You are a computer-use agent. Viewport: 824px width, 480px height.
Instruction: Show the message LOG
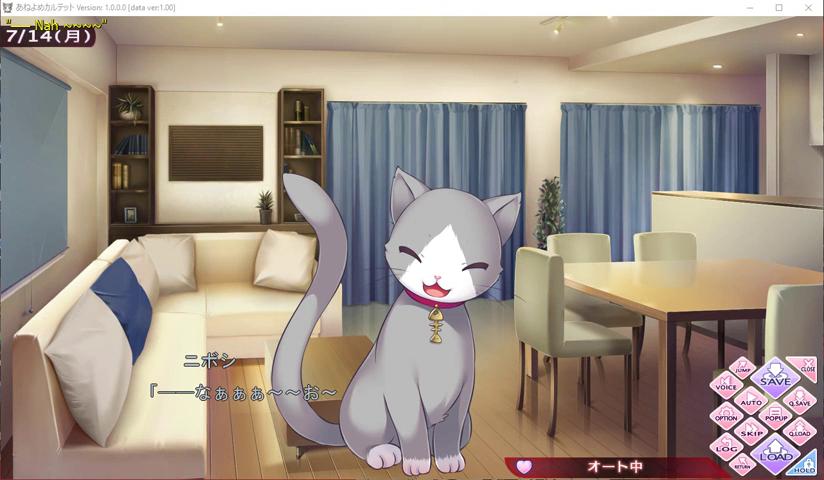point(727,449)
